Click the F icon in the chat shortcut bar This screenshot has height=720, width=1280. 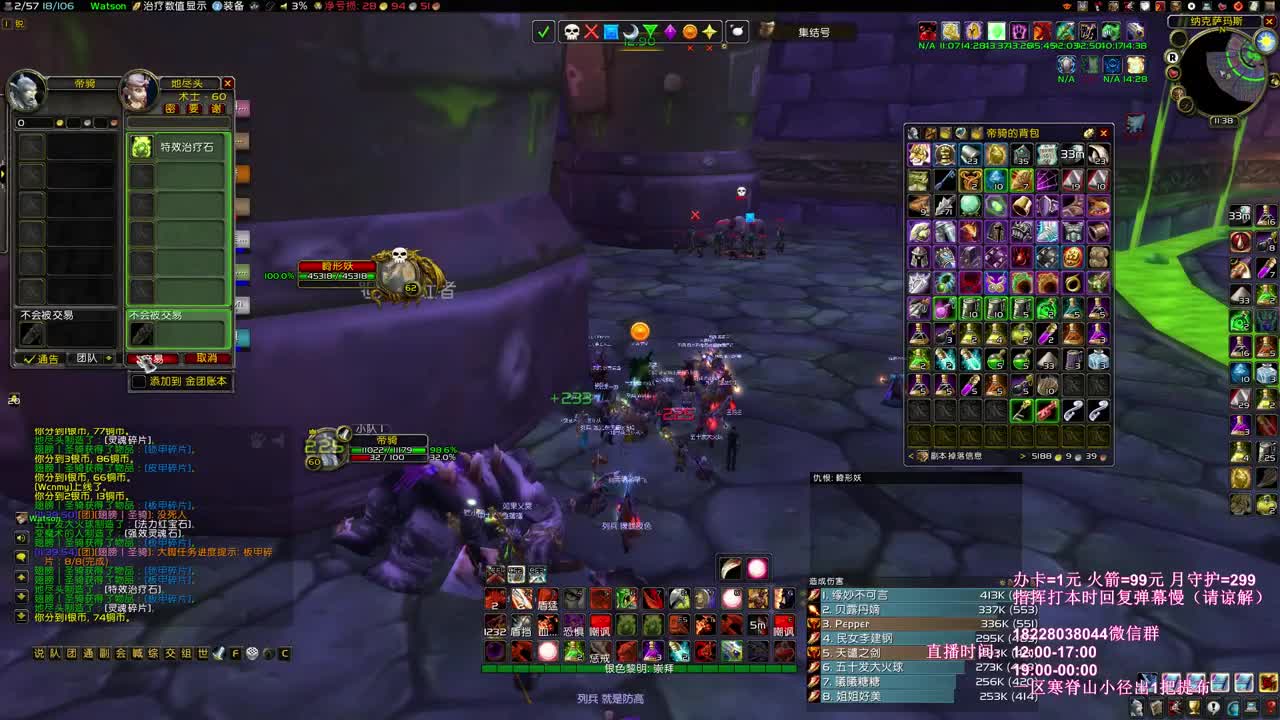pos(234,654)
